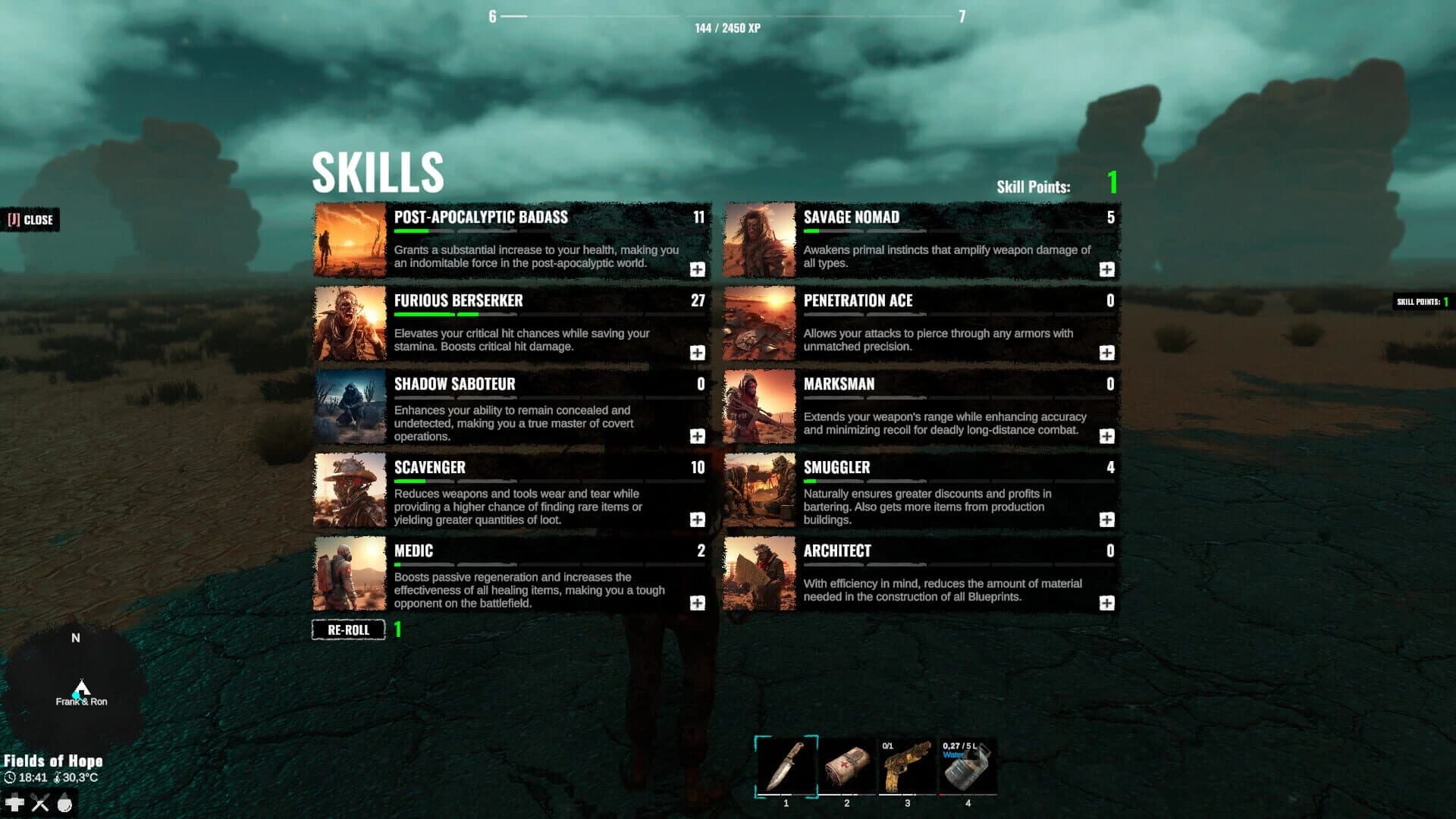Click the Marksman skill portrait
The image size is (1456, 819).
pyautogui.click(x=761, y=406)
